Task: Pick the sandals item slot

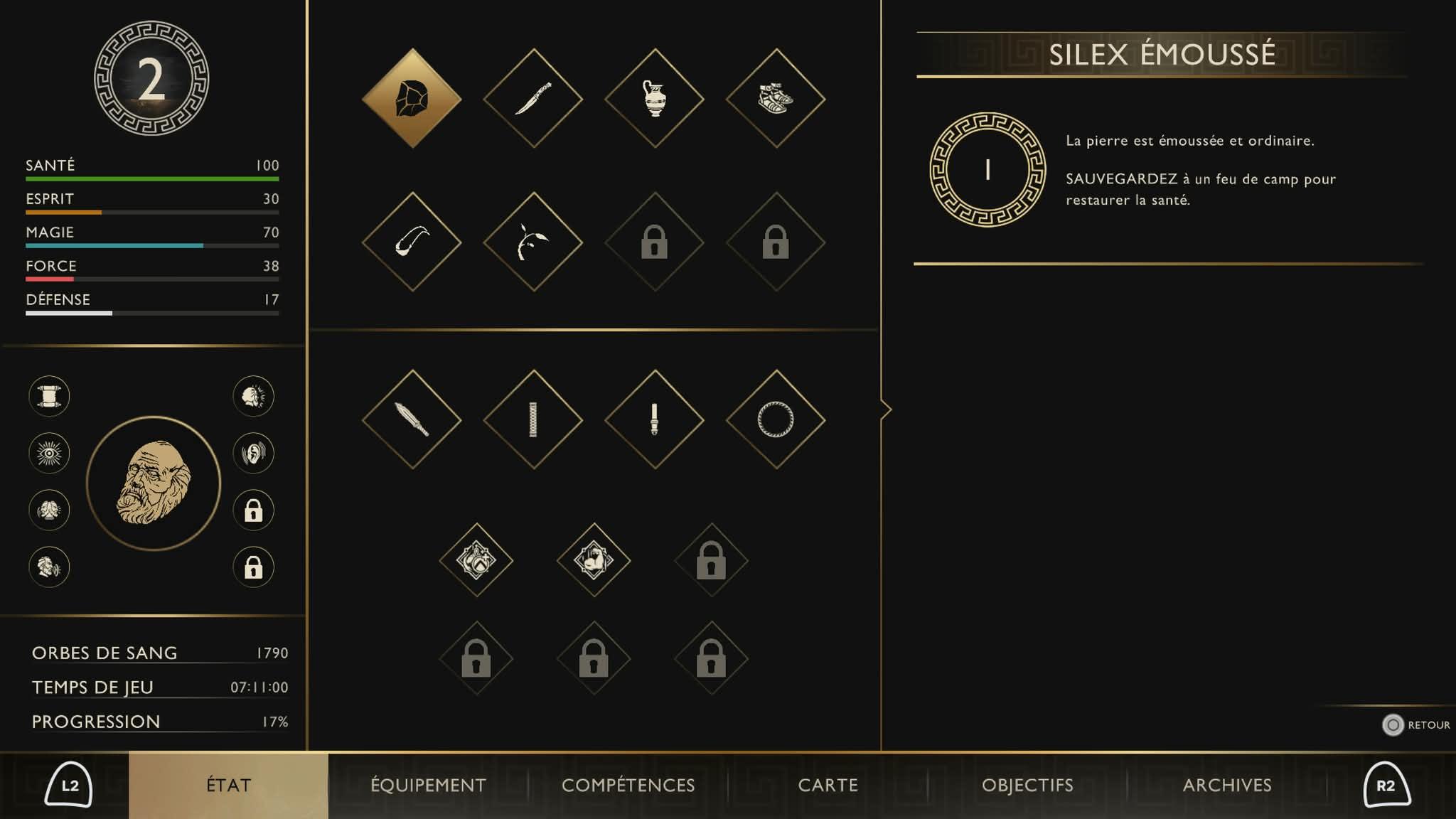Action: coord(776,98)
